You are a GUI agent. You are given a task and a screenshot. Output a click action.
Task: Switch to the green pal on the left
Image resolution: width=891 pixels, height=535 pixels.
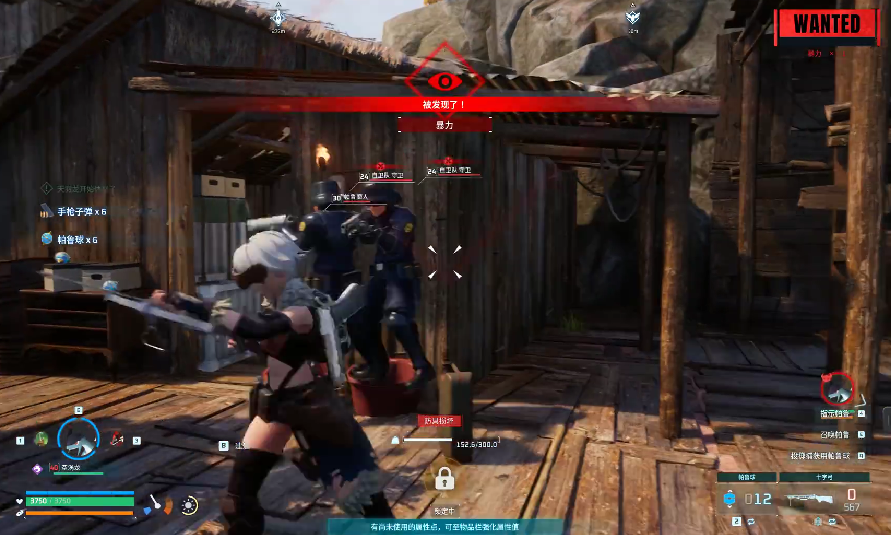pos(40,439)
